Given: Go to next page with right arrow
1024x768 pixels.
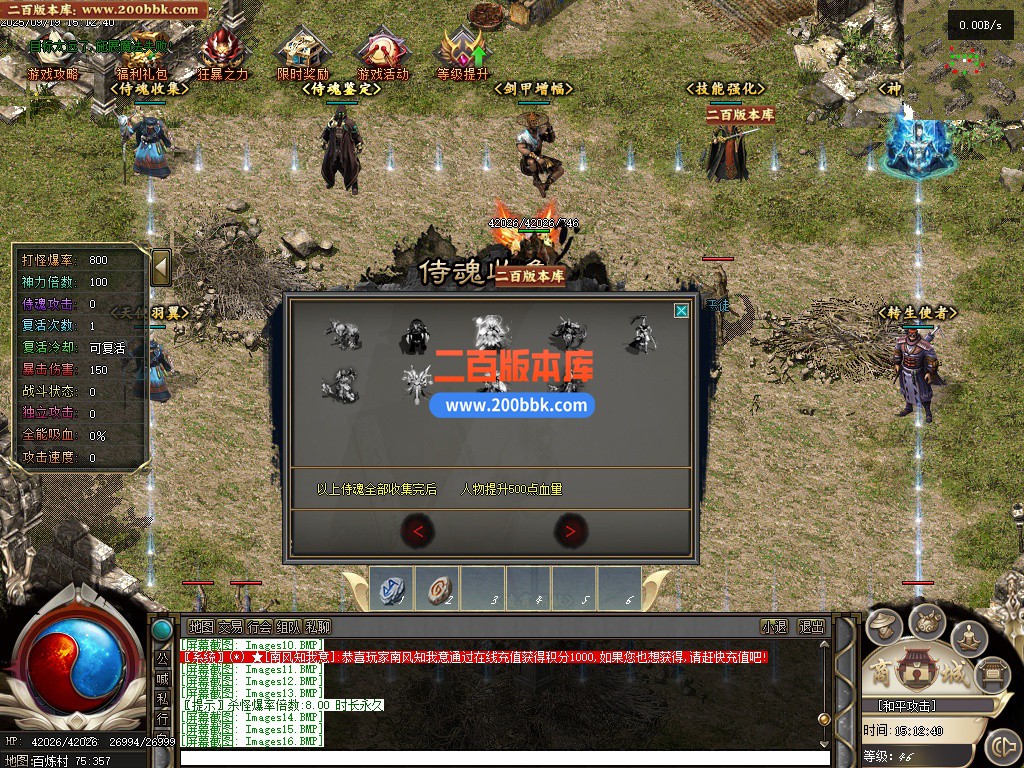Looking at the screenshot, I should [x=570, y=532].
